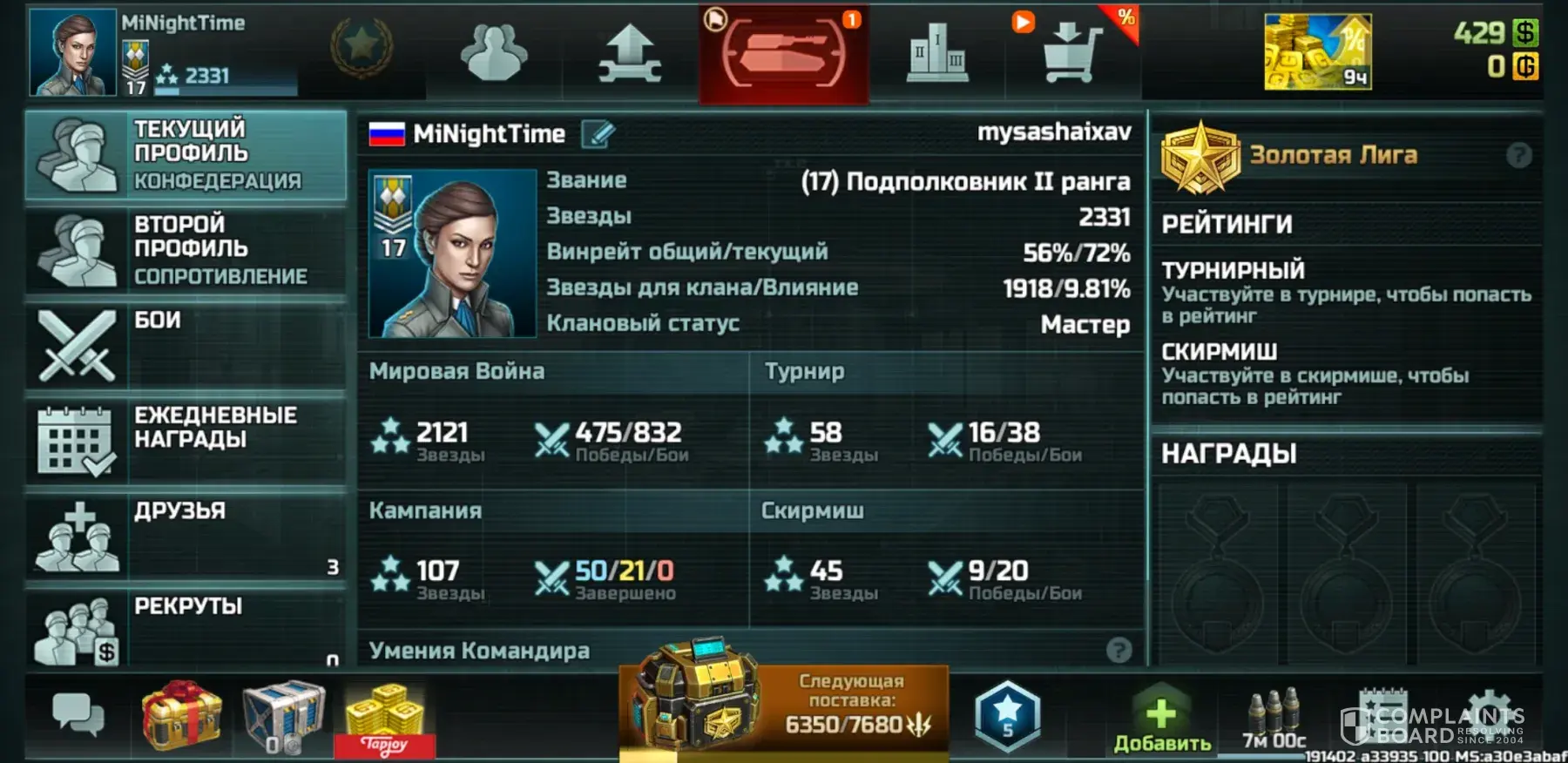Open the Рекруты recruits section
The width and height of the screenshot is (1568, 763).
click(x=186, y=629)
